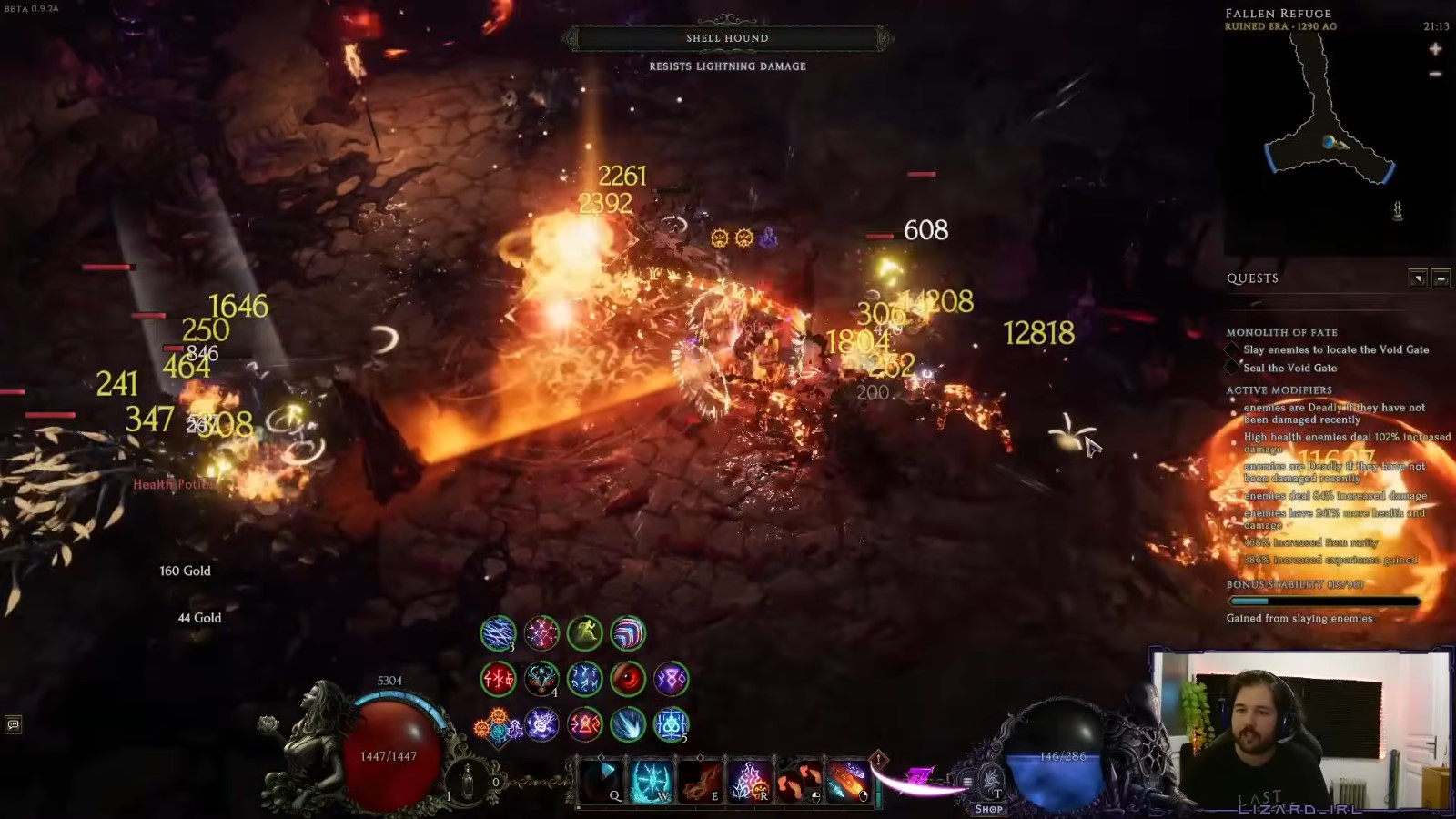
Task: Select the green running haste buff icon
Action: [x=585, y=632]
